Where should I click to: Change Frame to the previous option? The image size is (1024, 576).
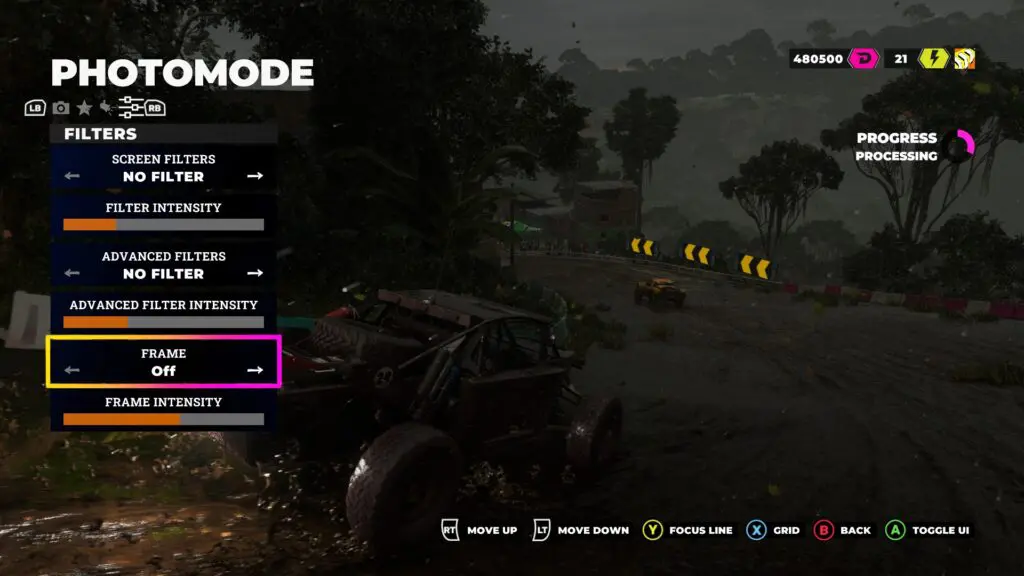pos(72,370)
